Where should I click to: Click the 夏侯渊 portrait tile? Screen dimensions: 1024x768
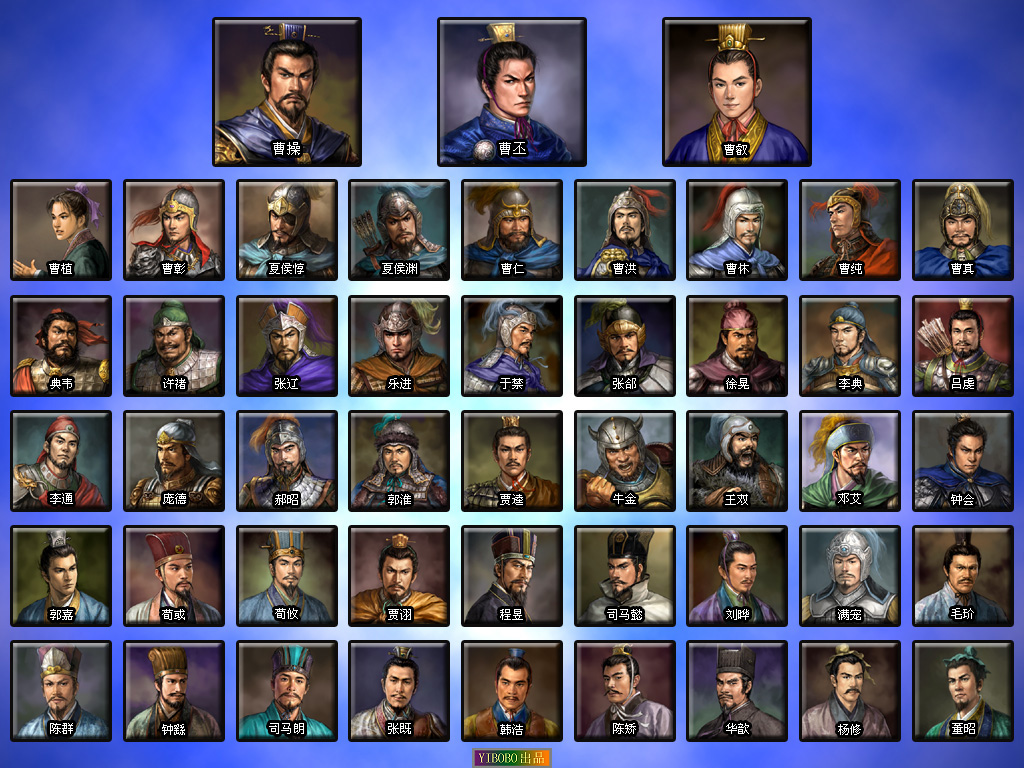[399, 230]
